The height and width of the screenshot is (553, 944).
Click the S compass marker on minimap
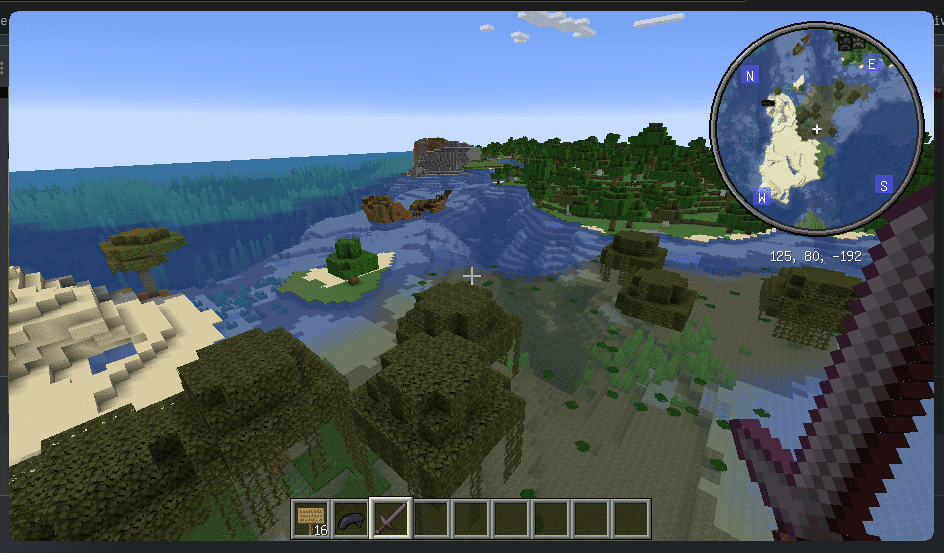[x=883, y=185]
